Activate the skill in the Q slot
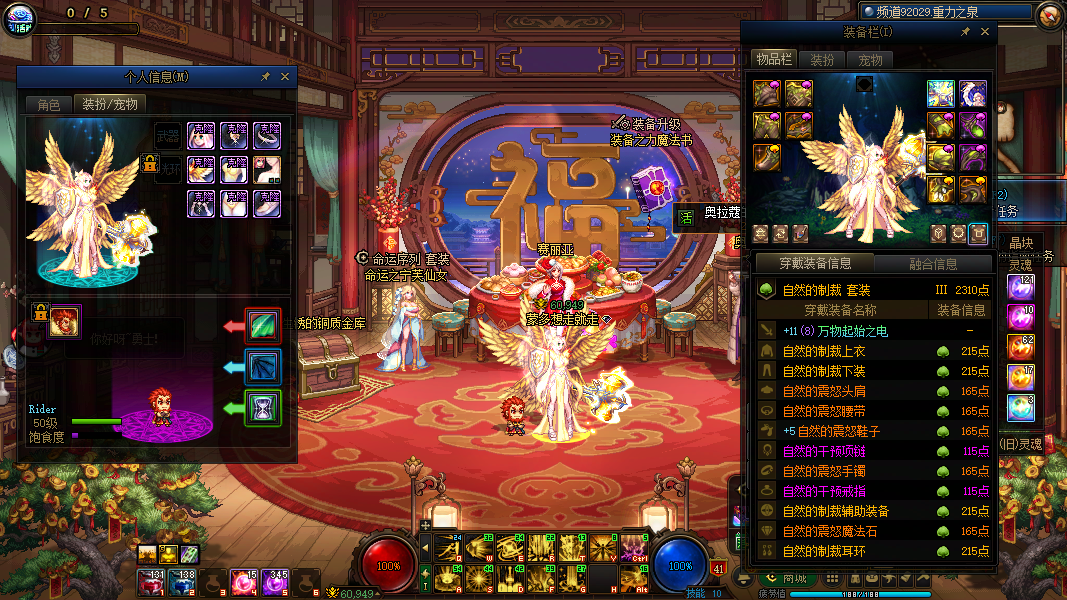Image resolution: width=1067 pixels, height=600 pixels. coord(449,547)
